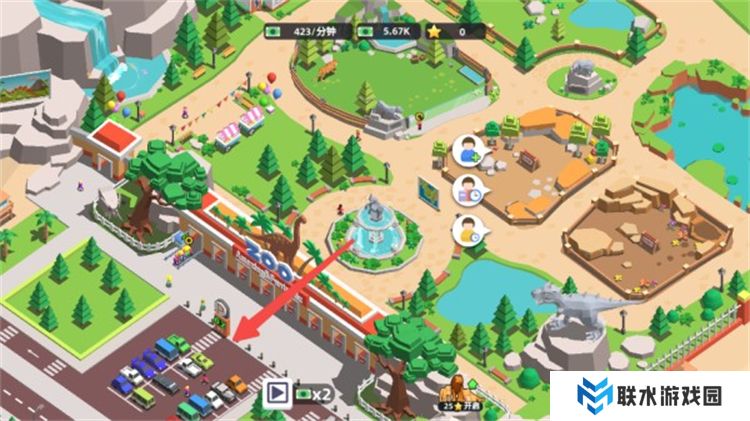Open the purple-shirt staff bubble with clock
750x421 pixels.
tap(467, 189)
